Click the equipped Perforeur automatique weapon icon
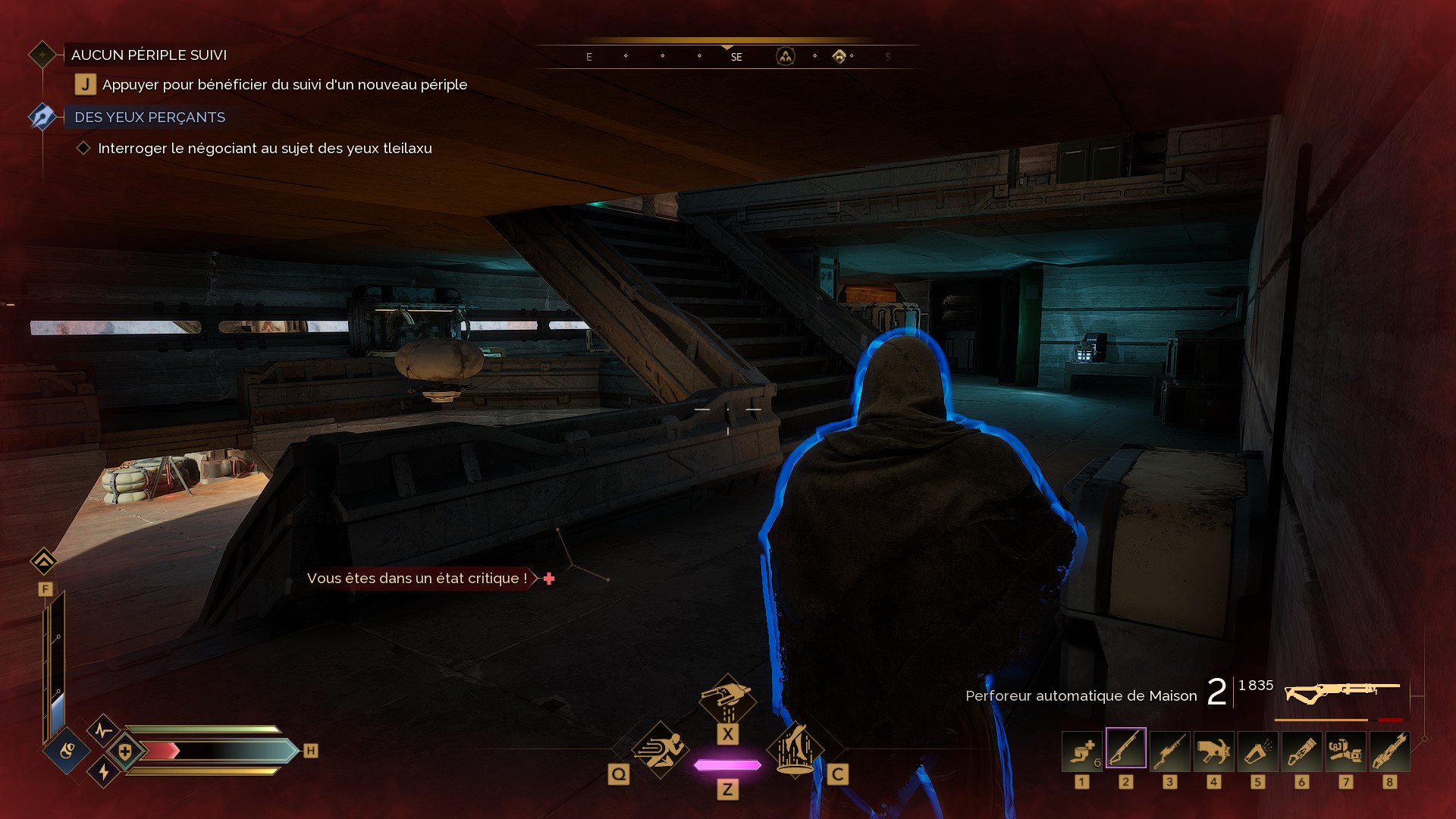This screenshot has width=1456, height=819. (x=1341, y=692)
